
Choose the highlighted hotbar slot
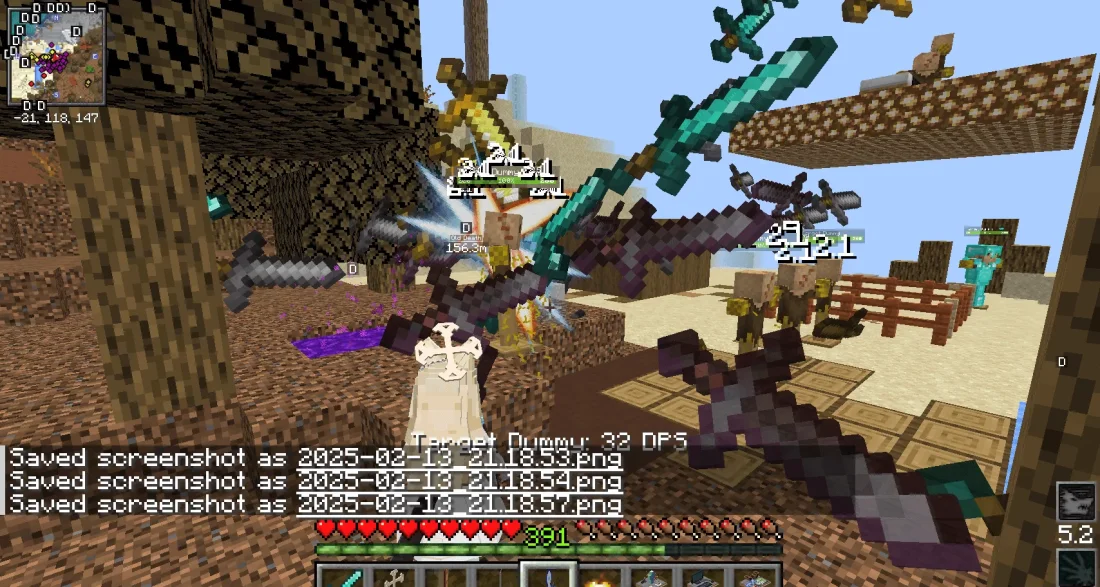coord(546,576)
